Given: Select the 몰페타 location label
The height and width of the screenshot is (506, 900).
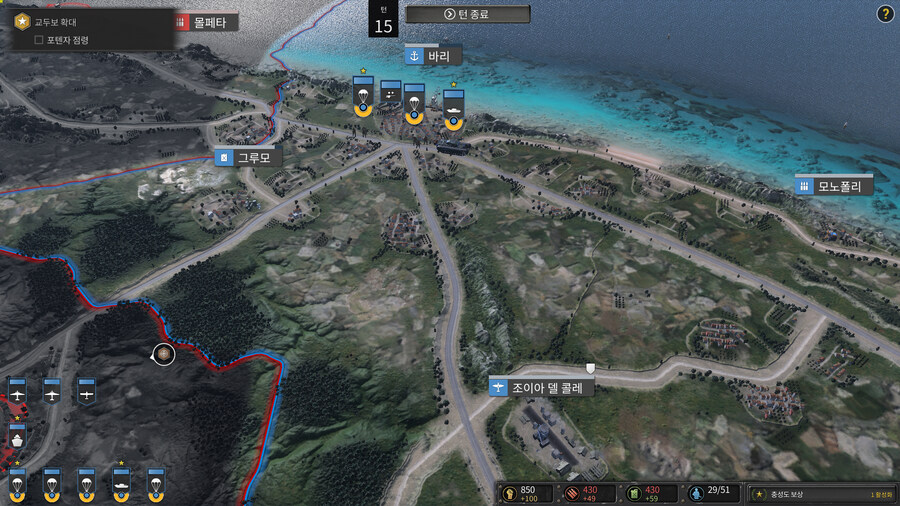Looking at the screenshot, I should (x=206, y=21).
